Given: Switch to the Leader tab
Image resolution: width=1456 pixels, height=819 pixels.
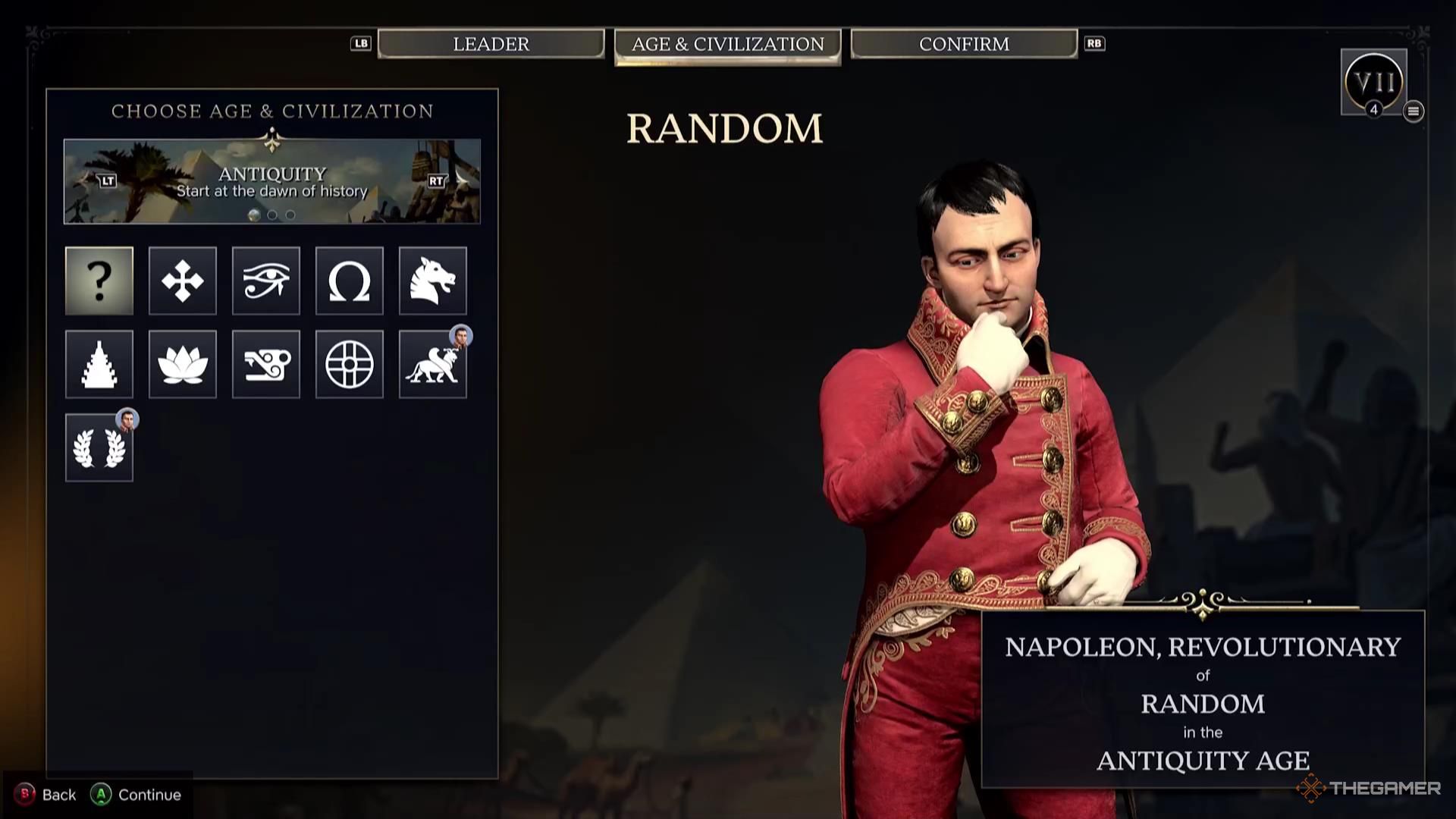Looking at the screenshot, I should point(491,44).
